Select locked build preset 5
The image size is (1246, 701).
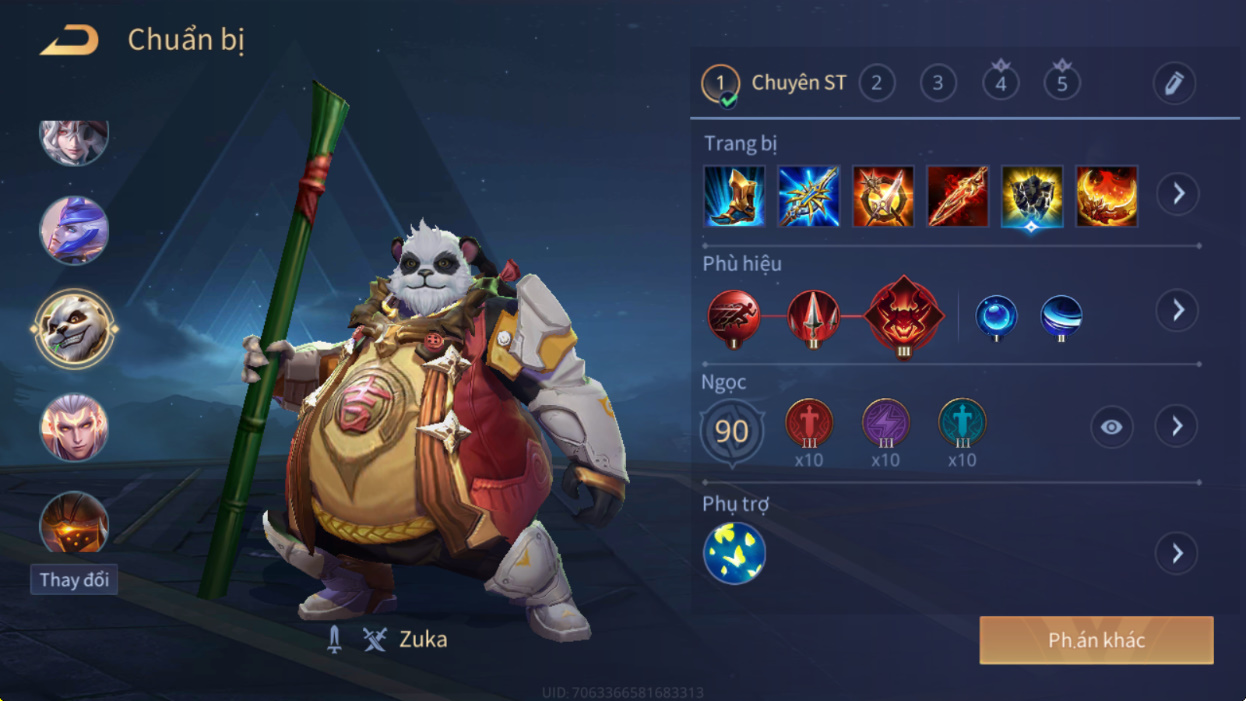[1062, 83]
